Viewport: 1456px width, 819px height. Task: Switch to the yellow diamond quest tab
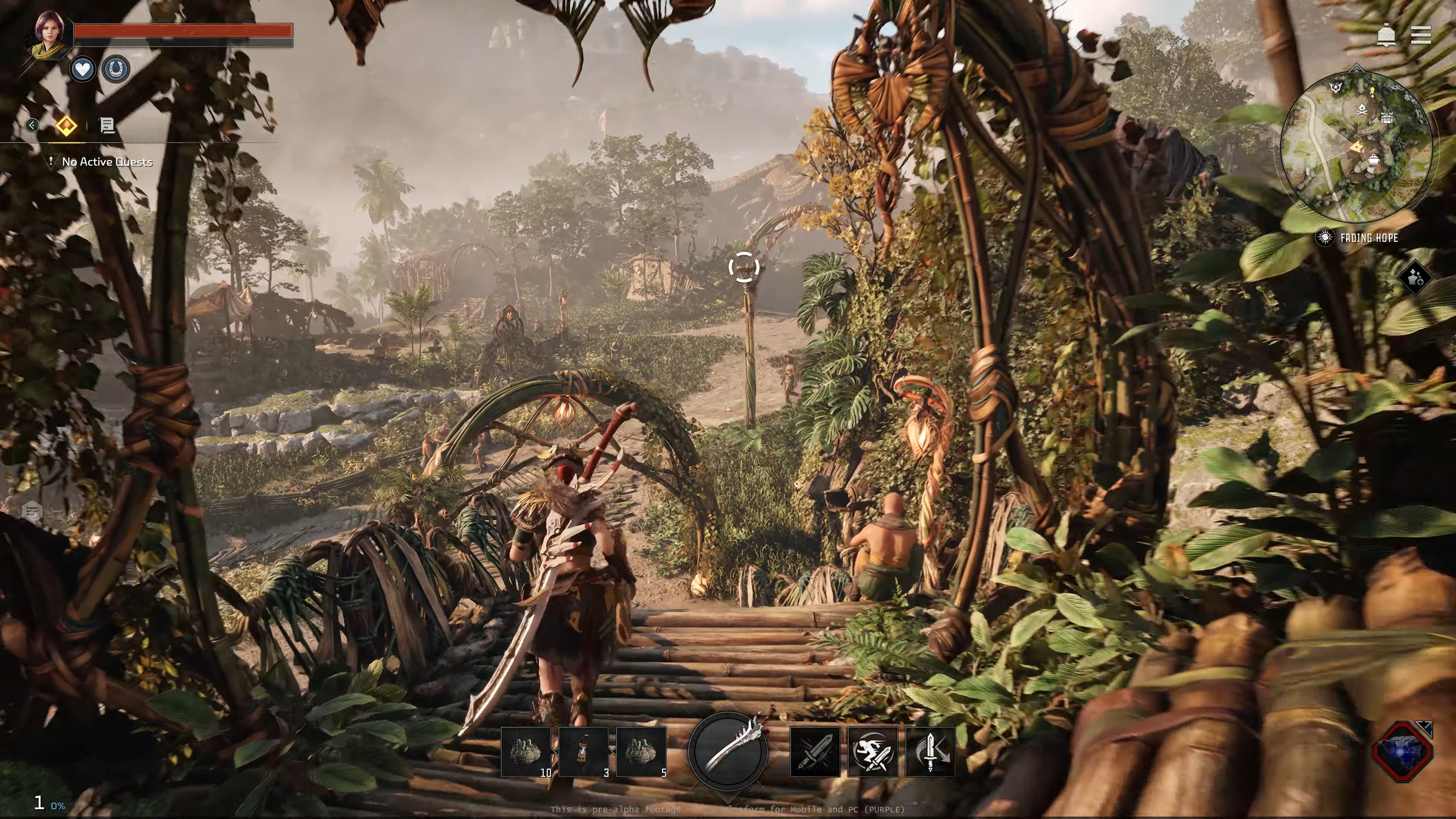(67, 125)
